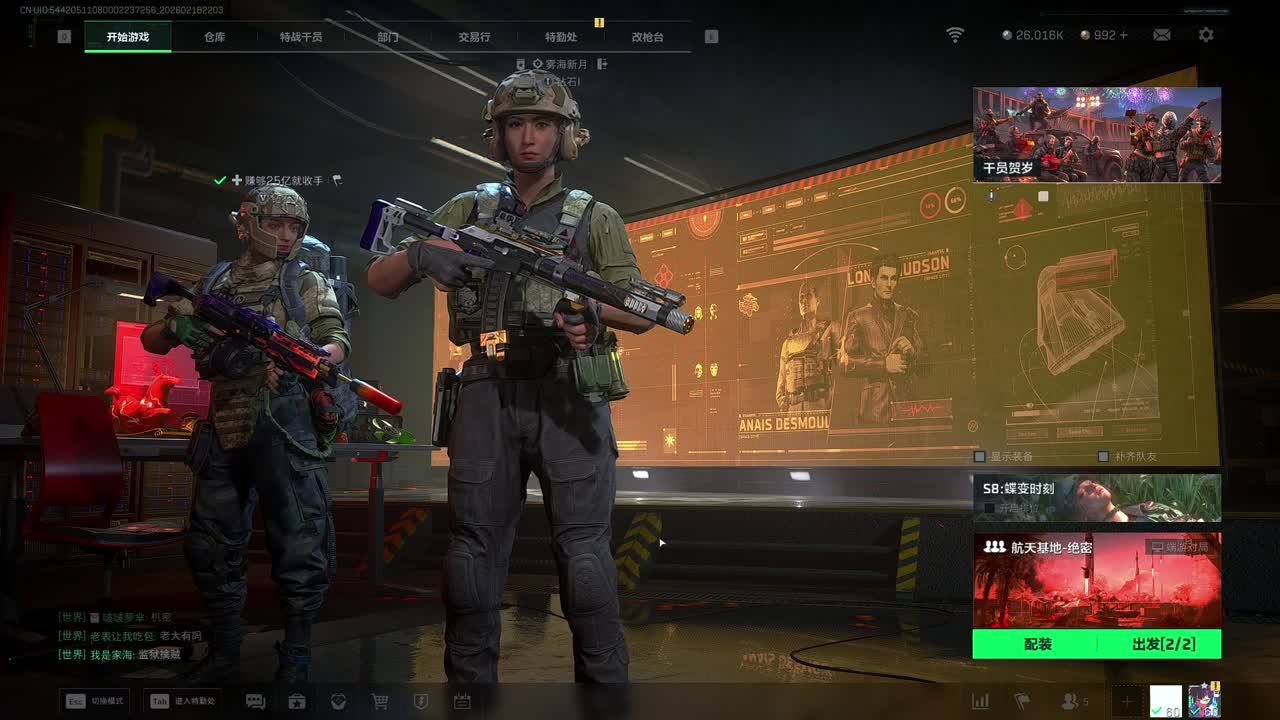
Task: View the 干员贺岁 event banner
Action: tap(1097, 134)
